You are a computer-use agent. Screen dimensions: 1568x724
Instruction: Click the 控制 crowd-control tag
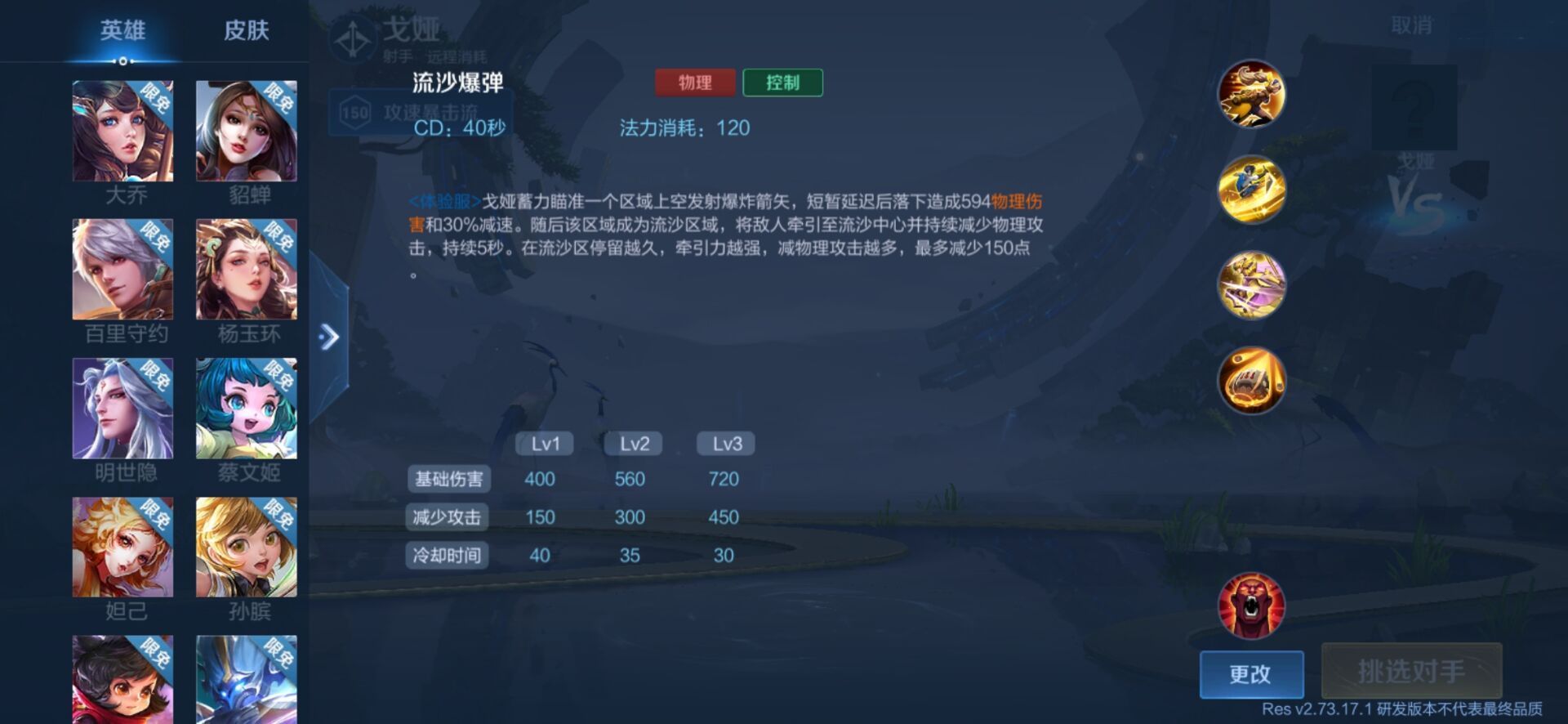click(782, 83)
